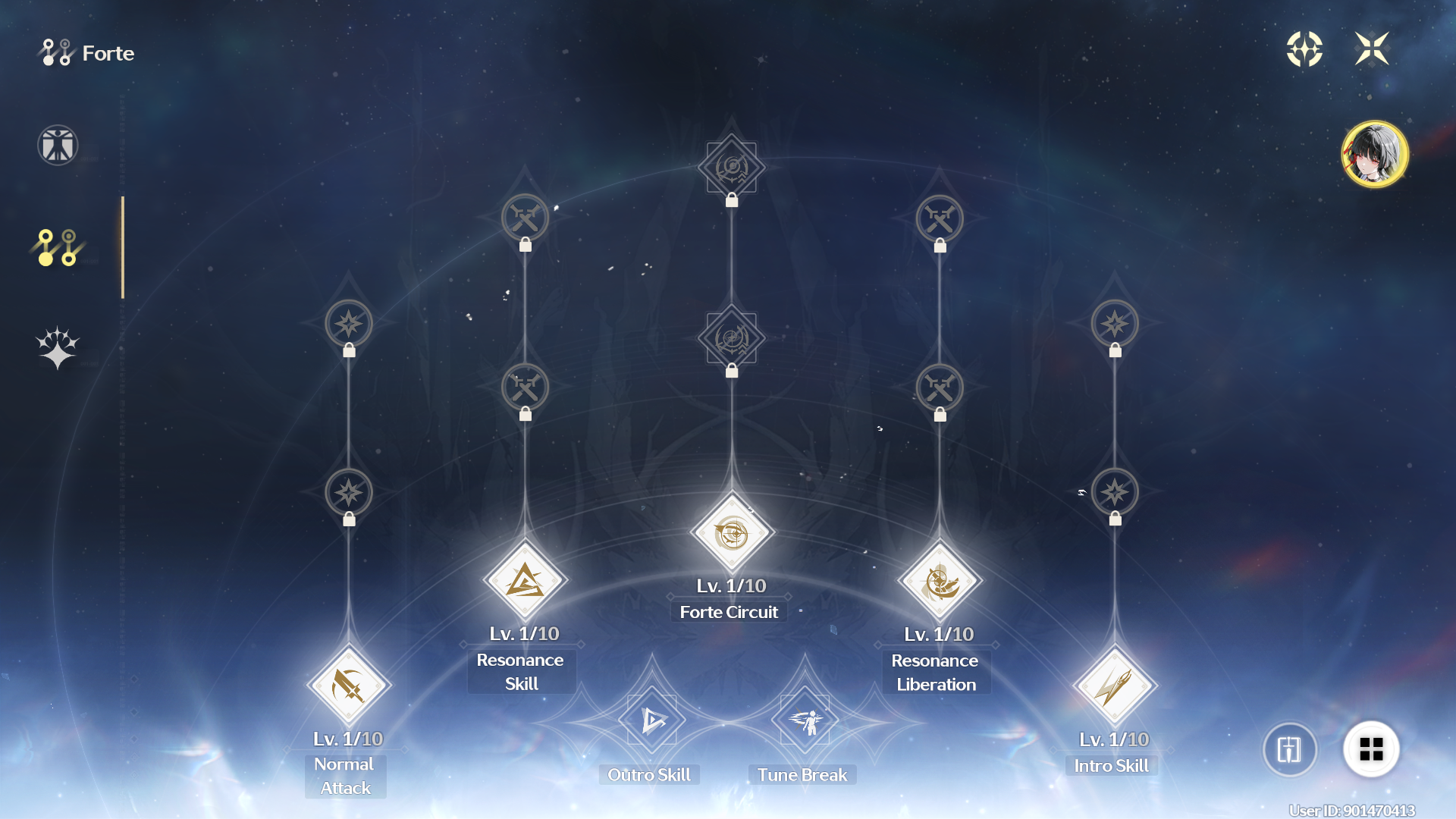Image resolution: width=1456 pixels, height=819 pixels.
Task: Select the Forte Circuit node
Action: click(730, 533)
